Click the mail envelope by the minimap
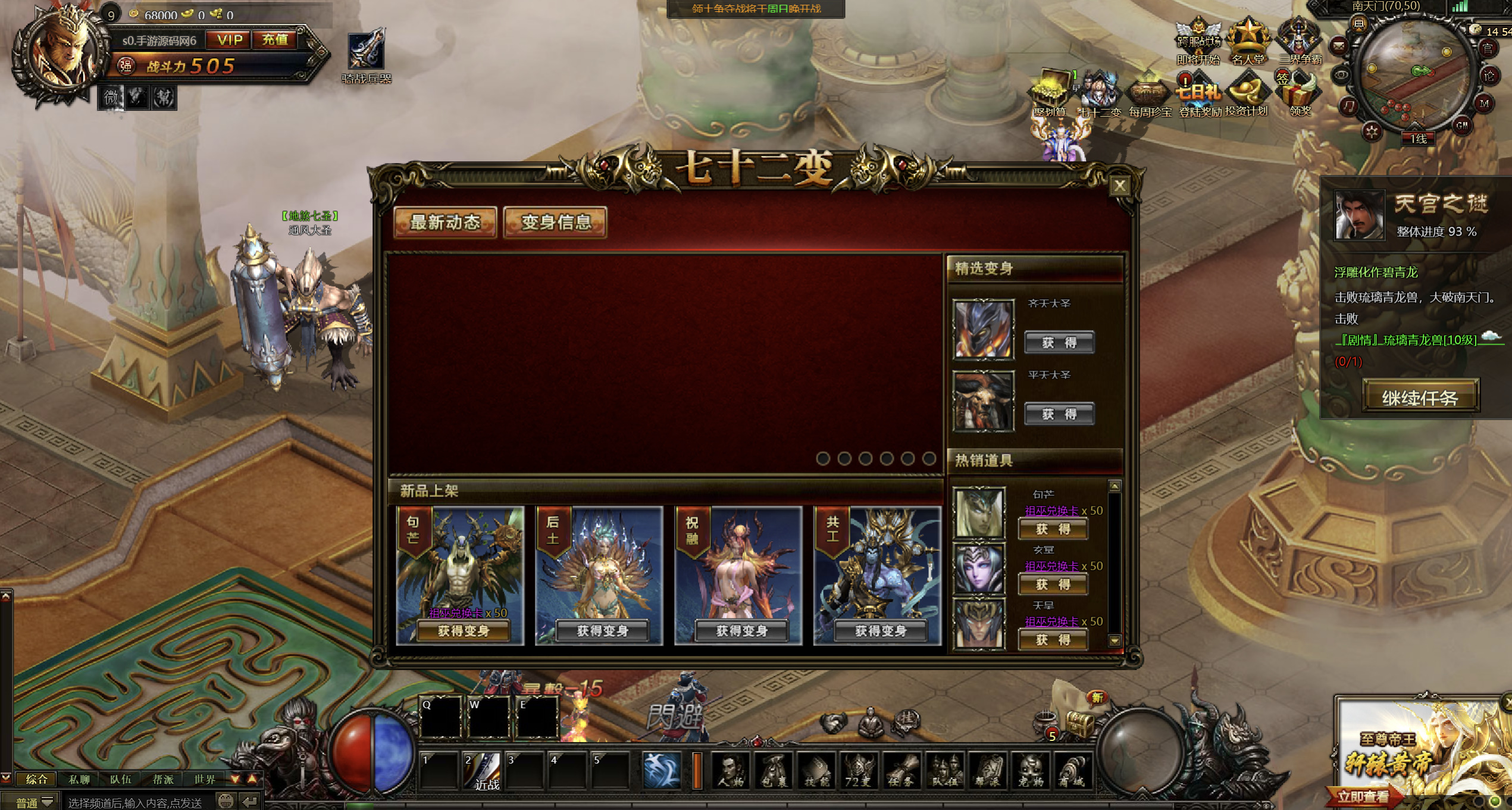 [1338, 45]
